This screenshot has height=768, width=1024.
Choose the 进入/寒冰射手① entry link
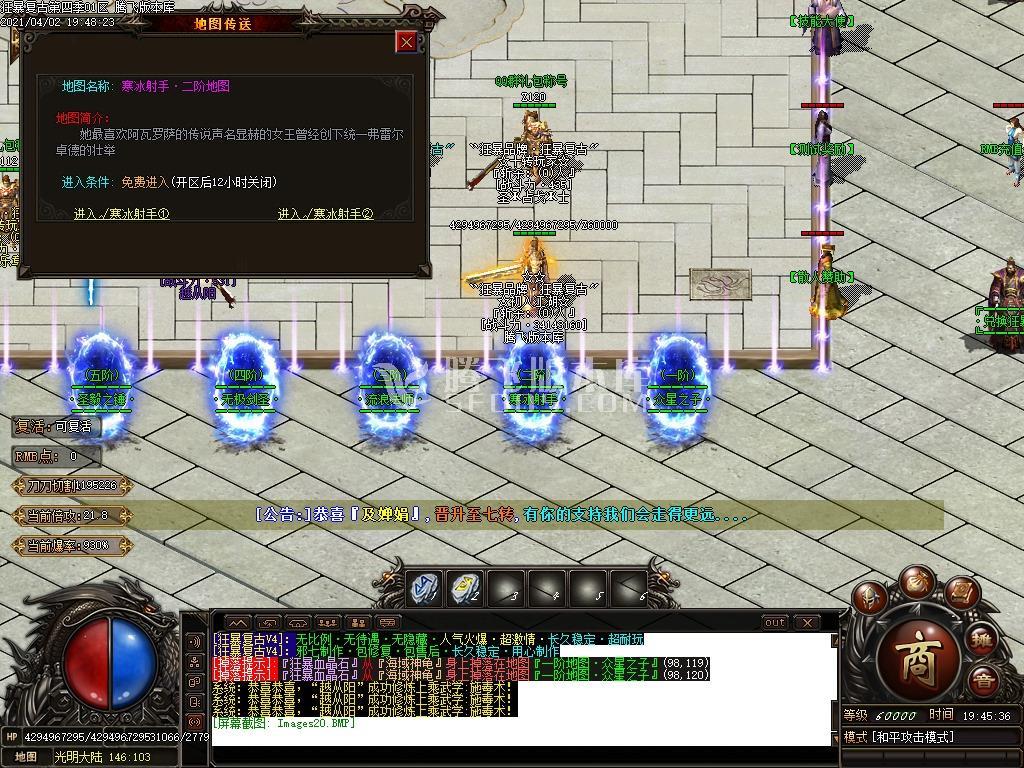[121, 213]
